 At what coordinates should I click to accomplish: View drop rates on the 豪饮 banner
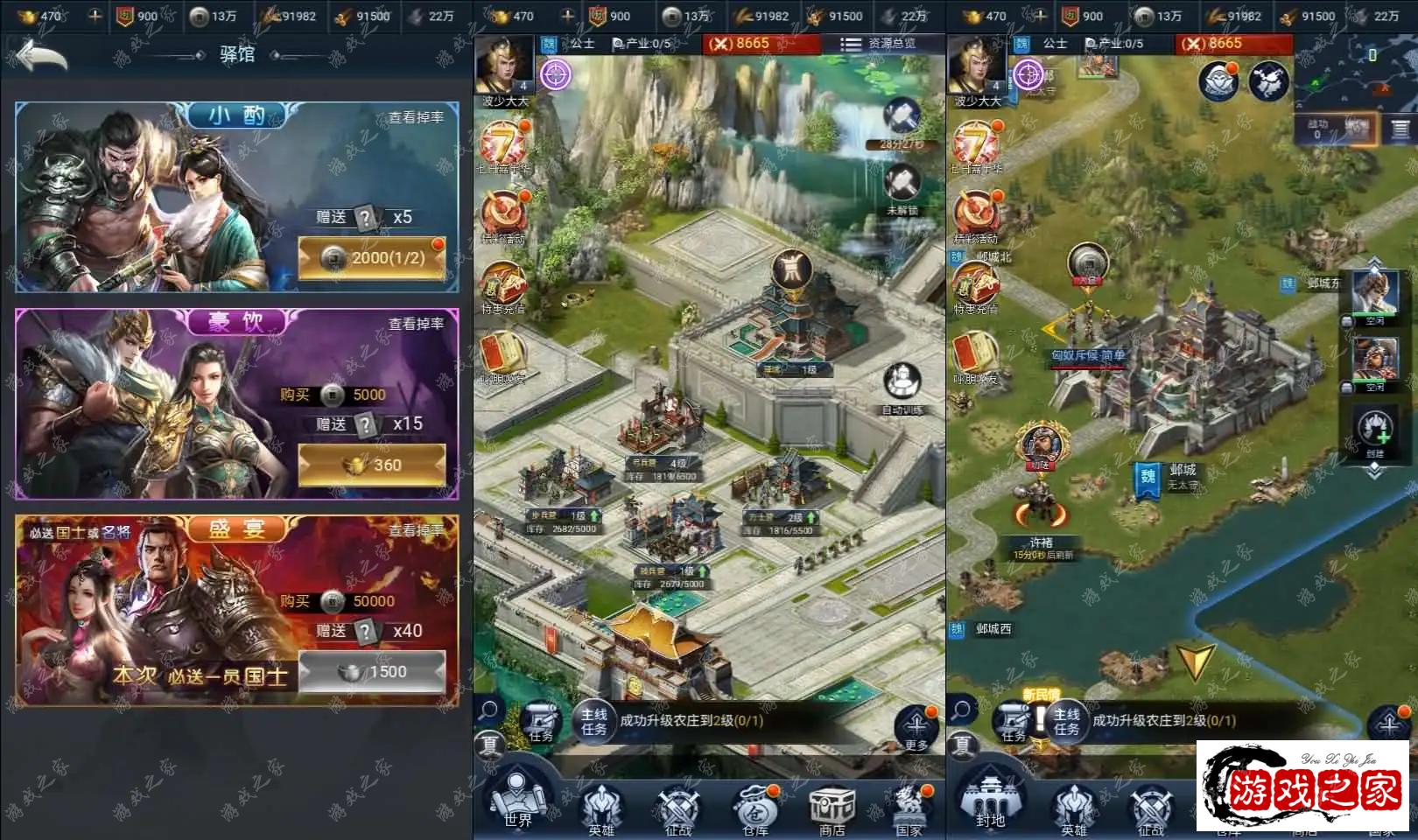(x=416, y=324)
